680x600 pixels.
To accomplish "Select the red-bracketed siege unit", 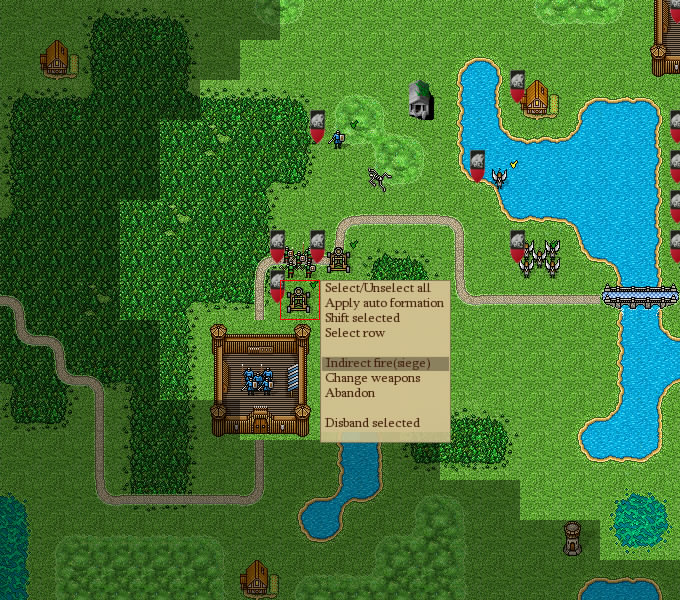I will pos(298,299).
